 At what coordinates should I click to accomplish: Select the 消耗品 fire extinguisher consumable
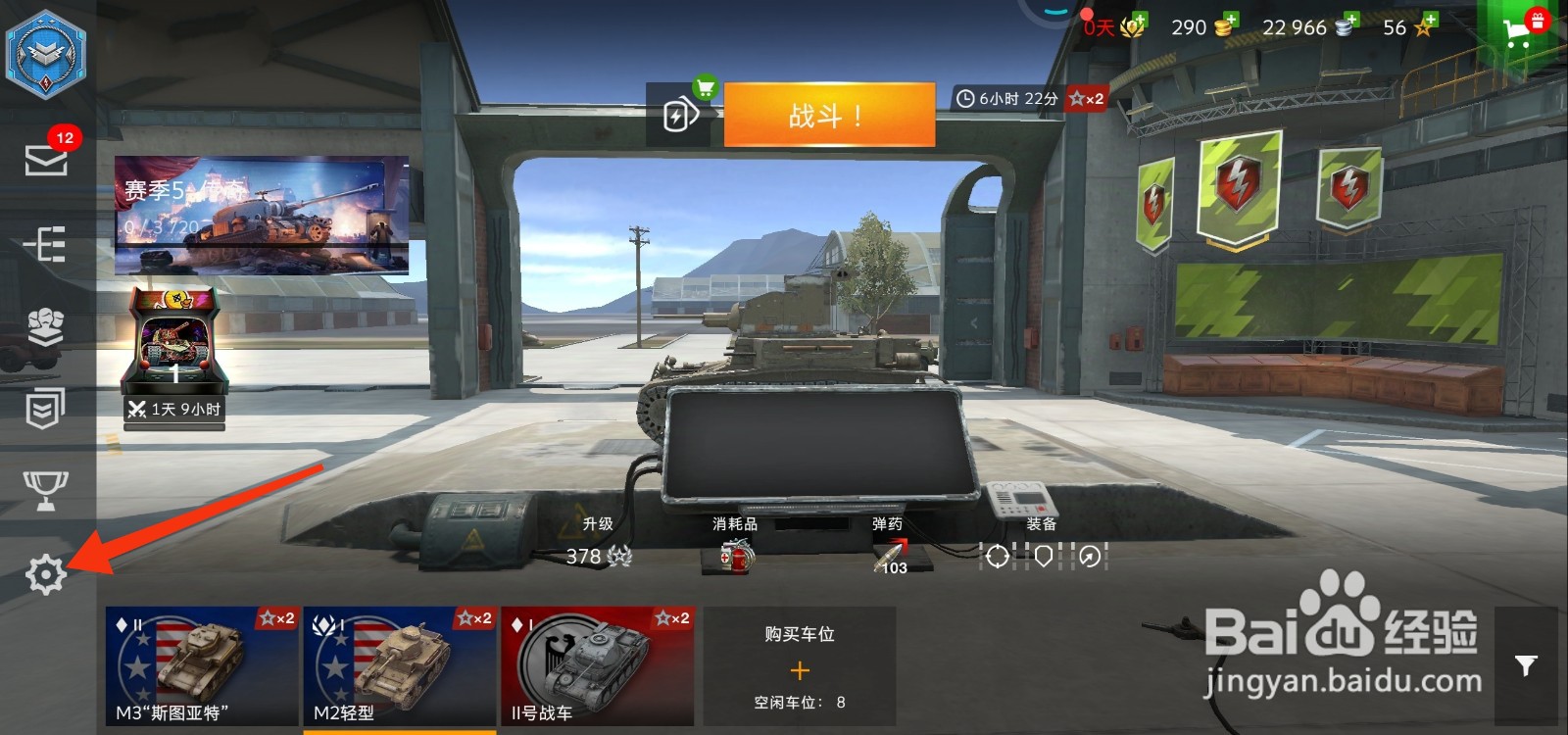pos(735,559)
